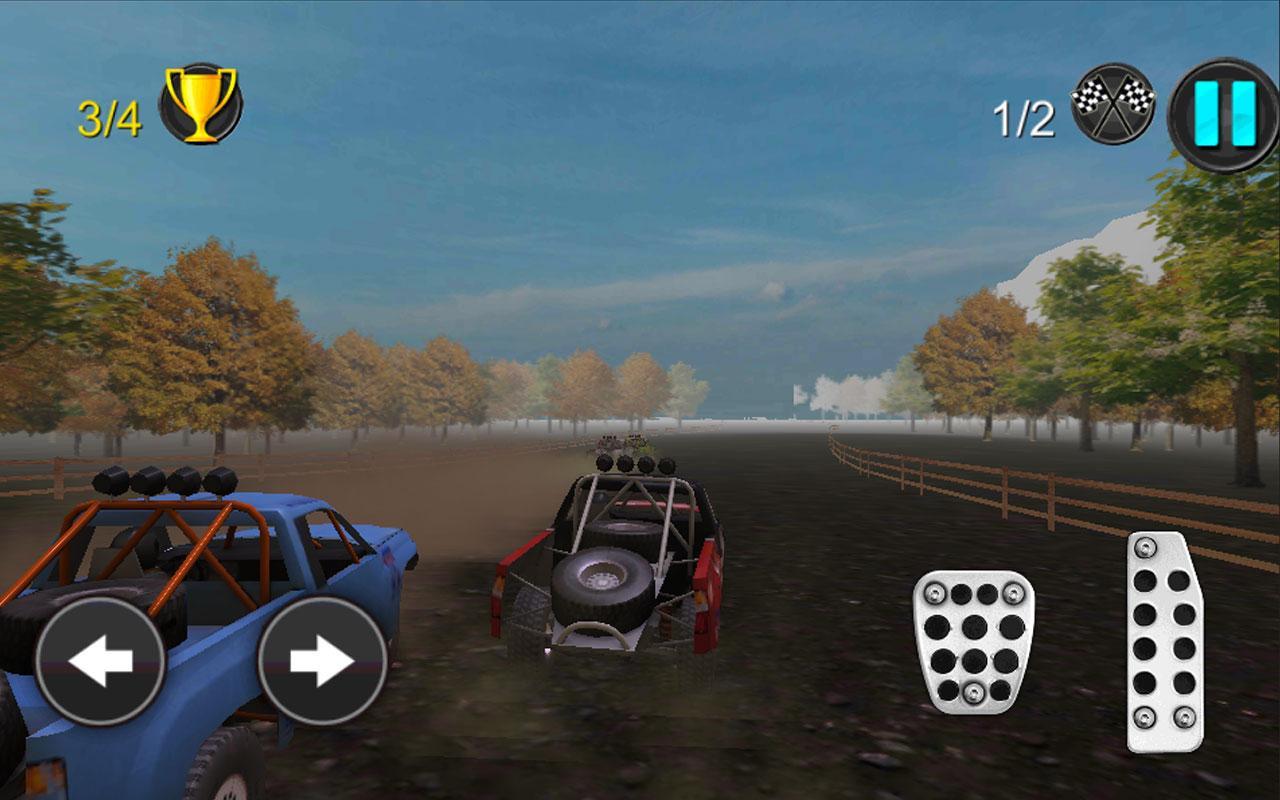Tap the trophy progress indicator
Viewport: 1280px width, 800px height.
click(198, 103)
